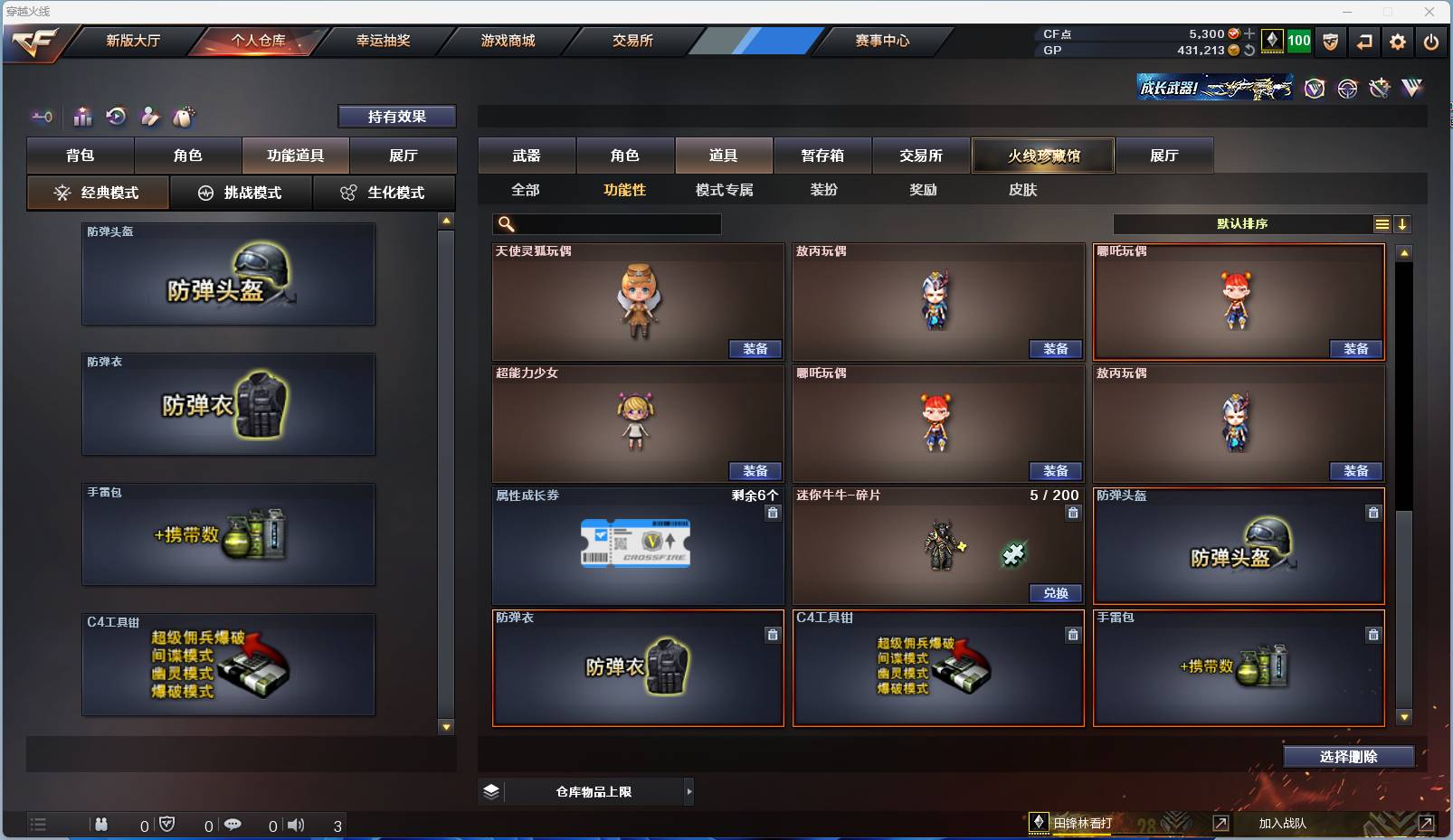
Task: Toggle the delete checkbox on 防弹衣 item
Action: [773, 635]
